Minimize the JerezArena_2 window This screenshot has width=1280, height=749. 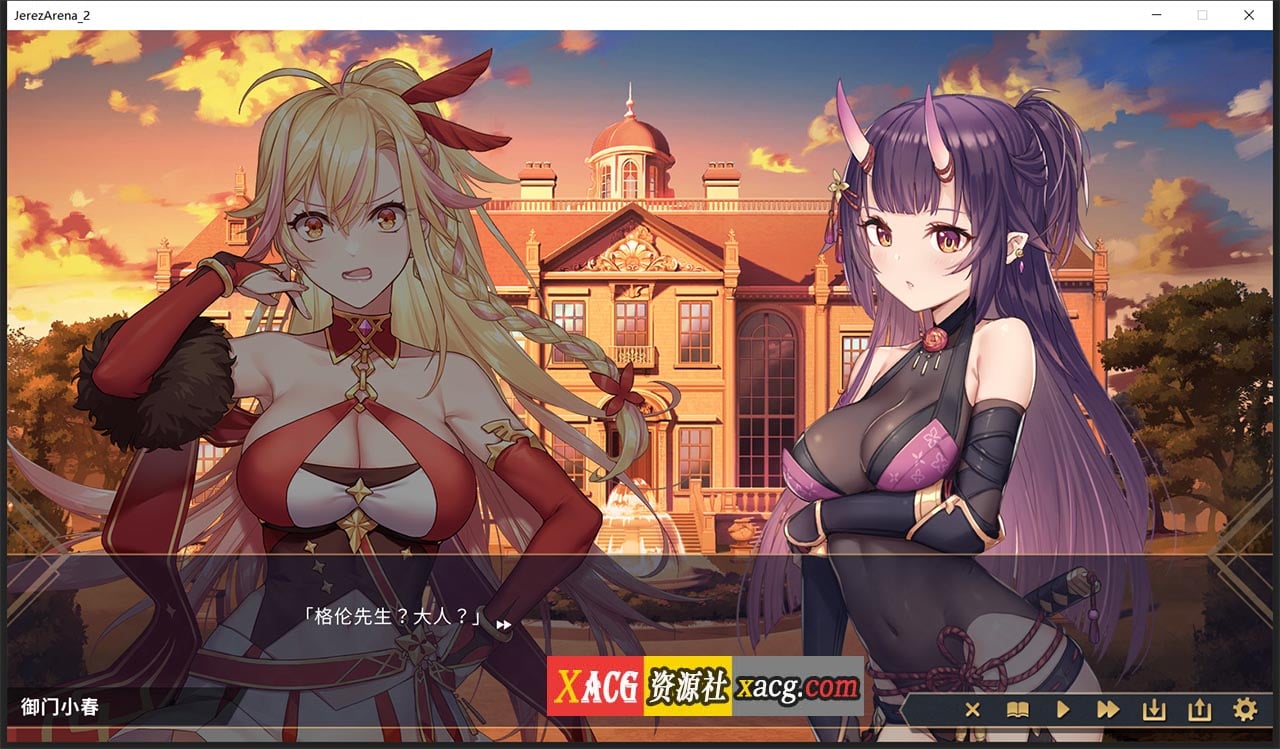(1157, 15)
